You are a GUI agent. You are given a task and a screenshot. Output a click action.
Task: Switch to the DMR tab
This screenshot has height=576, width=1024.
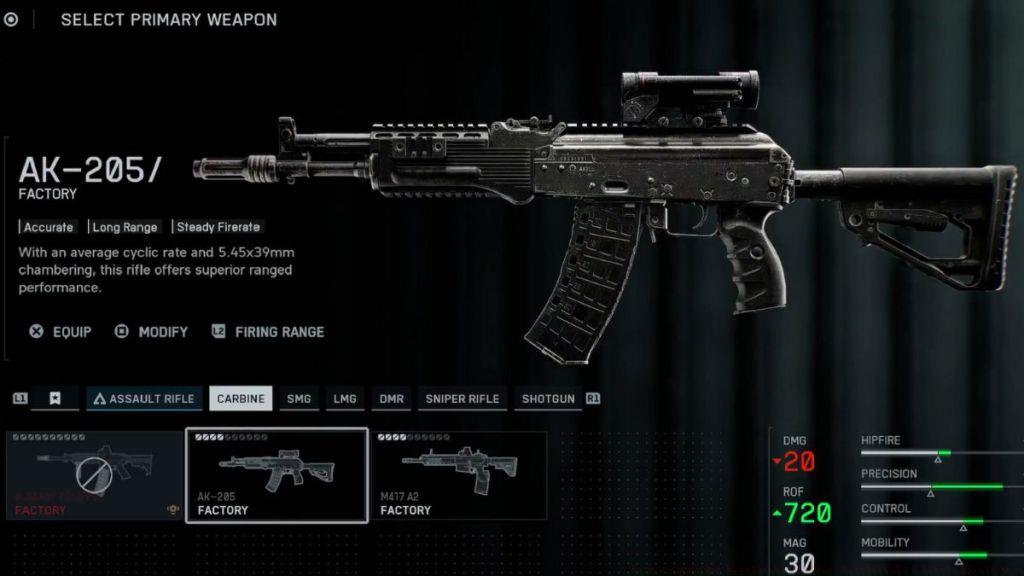[391, 399]
